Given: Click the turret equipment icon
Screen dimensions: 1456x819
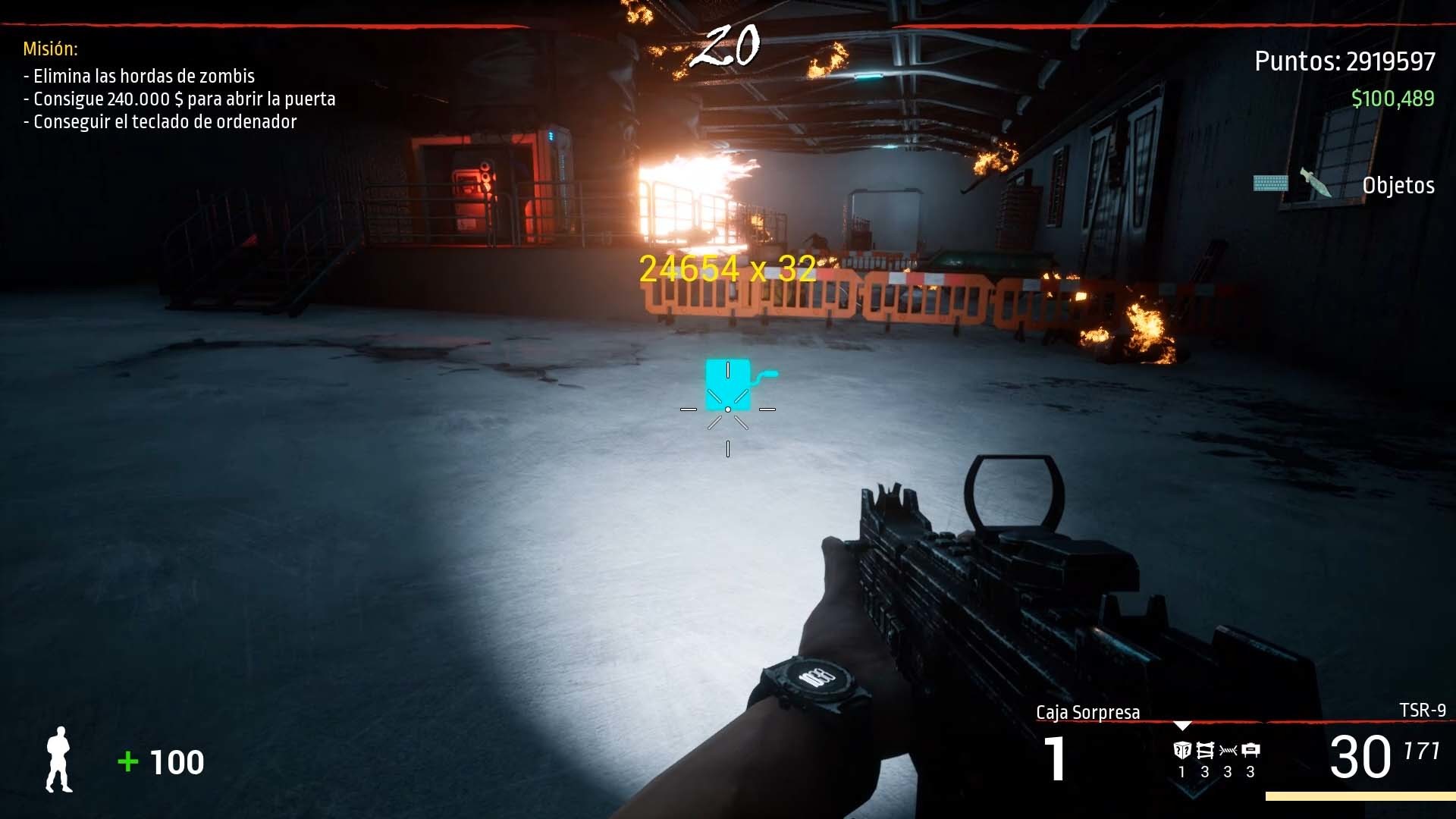Looking at the screenshot, I should (1250, 751).
